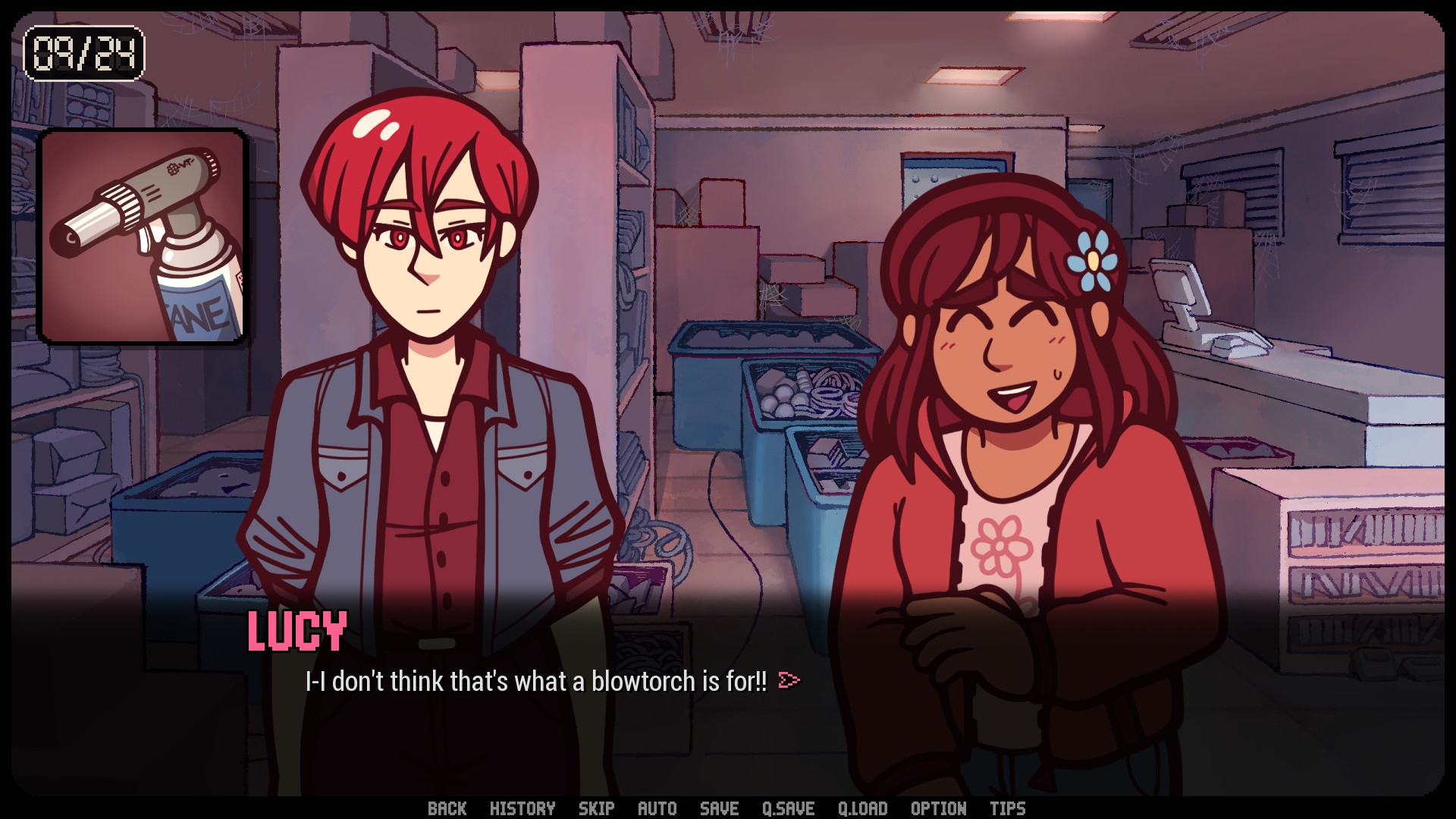
Task: Select BACK from the bottom menu
Action: coord(448,808)
